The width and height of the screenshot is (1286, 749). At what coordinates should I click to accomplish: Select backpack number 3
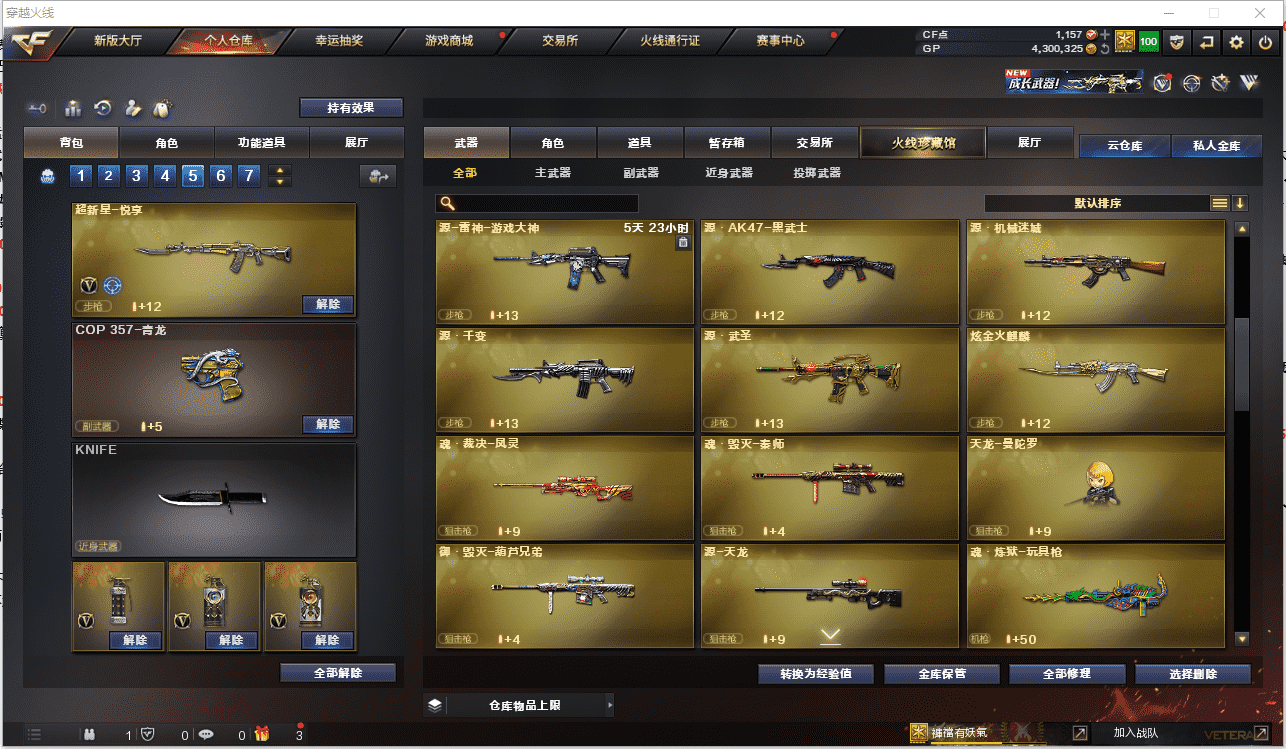(137, 177)
